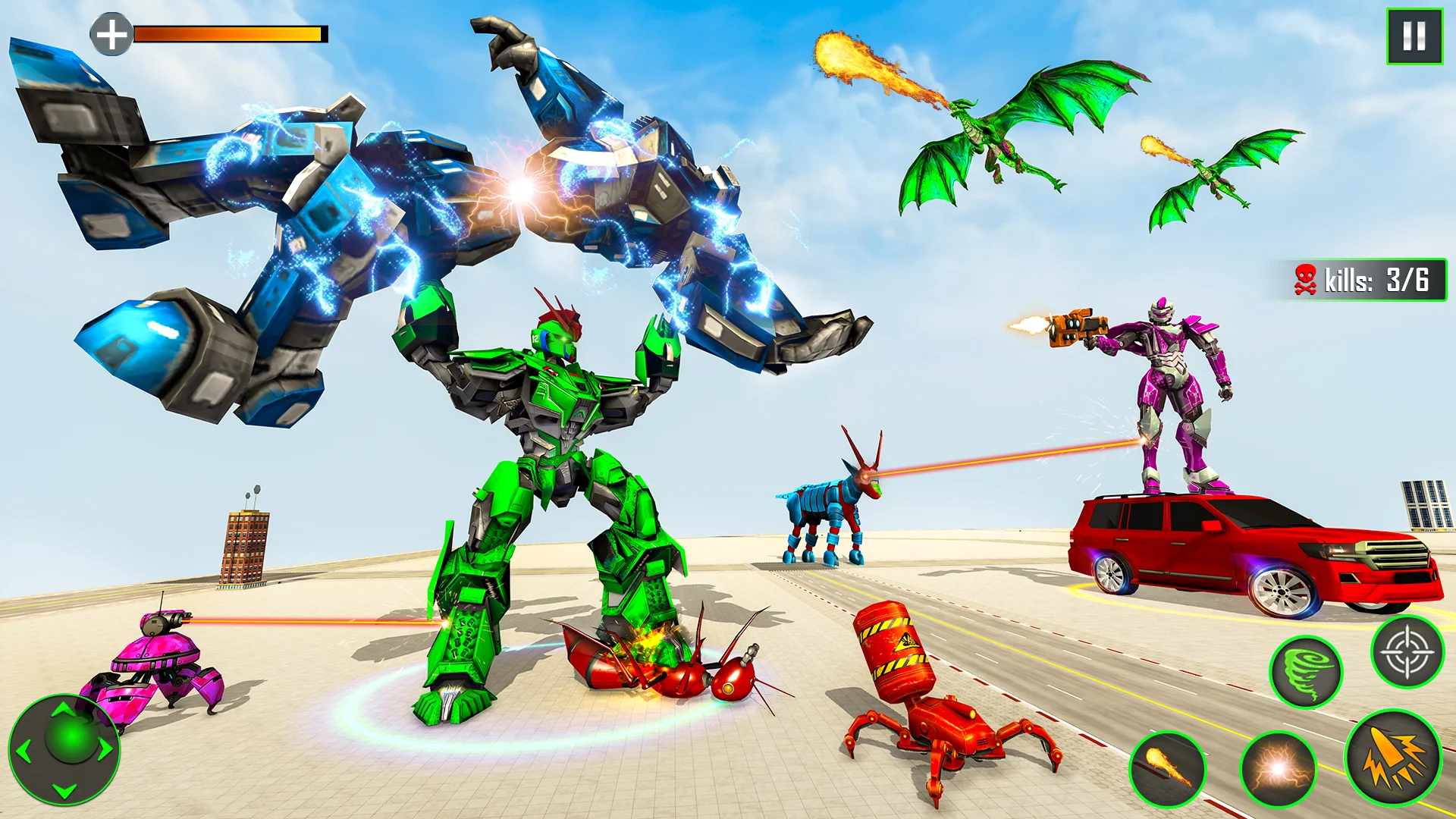Viewport: 1456px width, 819px height.
Task: Tap the plus icon beside health bar
Action: click(x=111, y=34)
